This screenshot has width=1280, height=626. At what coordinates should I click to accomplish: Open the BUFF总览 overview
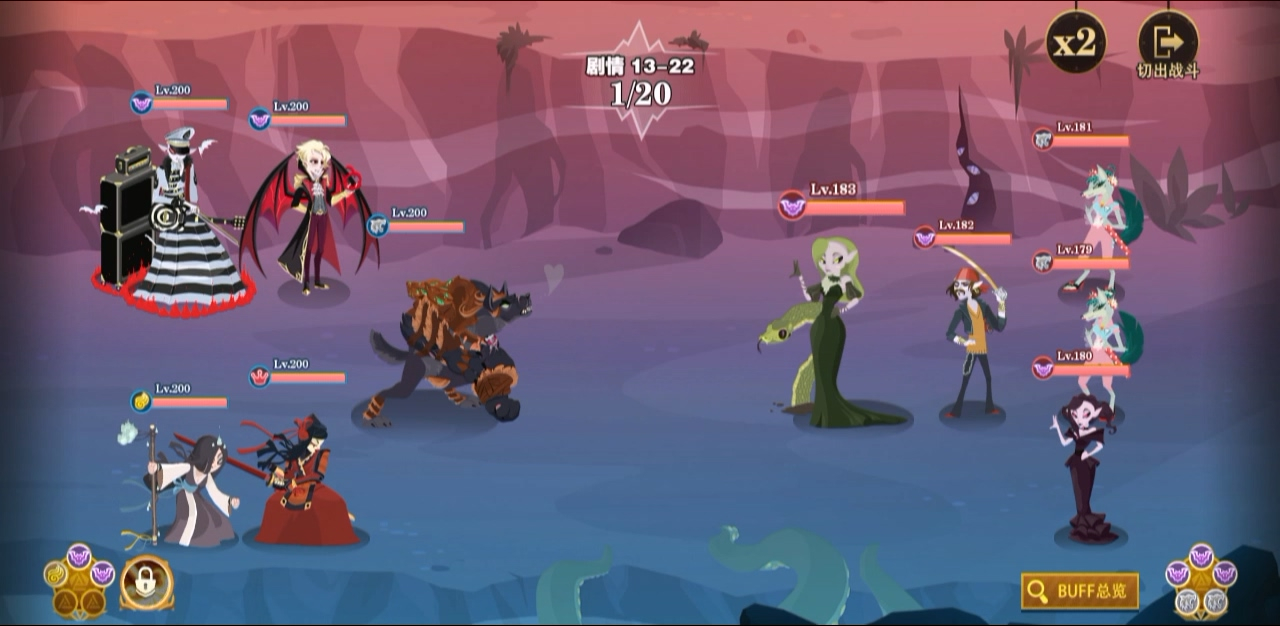pyautogui.click(x=1080, y=591)
